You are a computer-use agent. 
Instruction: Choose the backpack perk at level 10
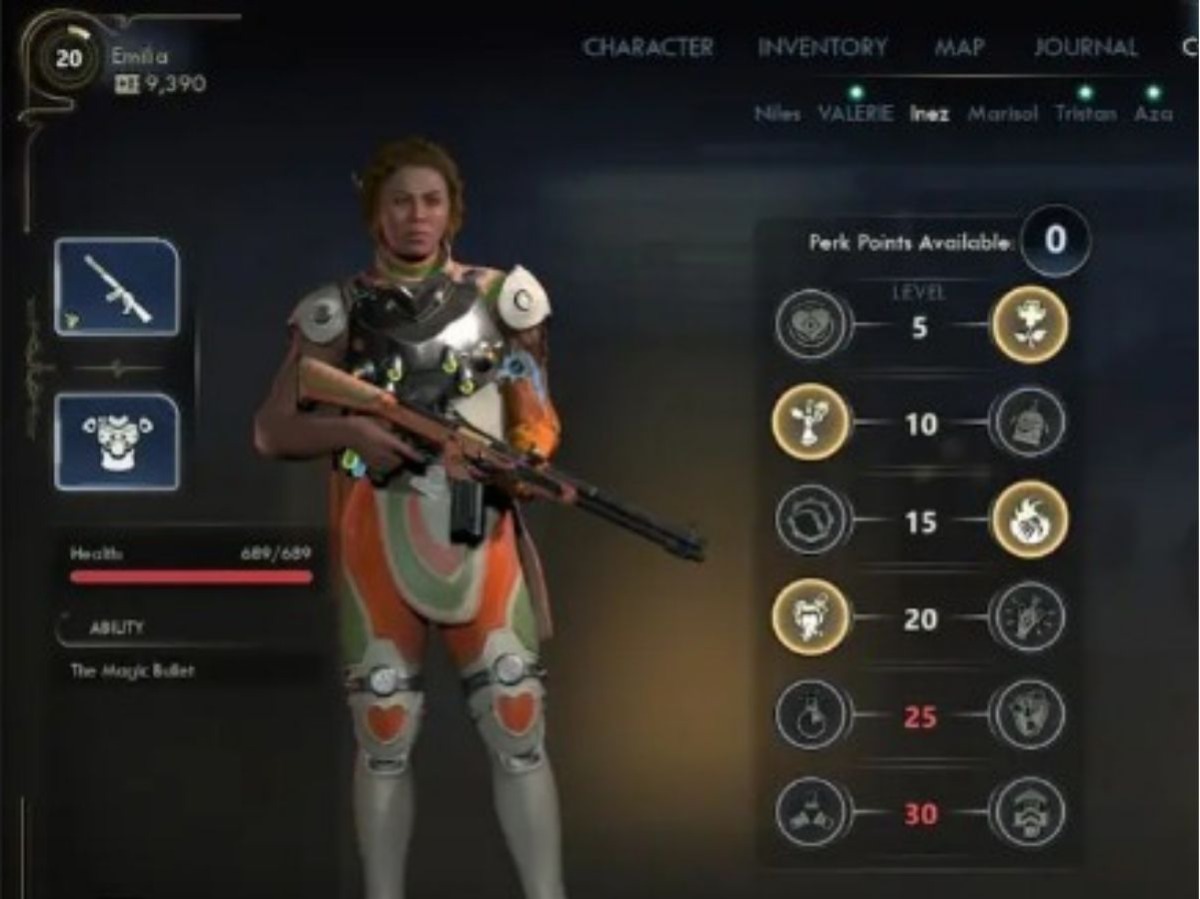[1029, 422]
